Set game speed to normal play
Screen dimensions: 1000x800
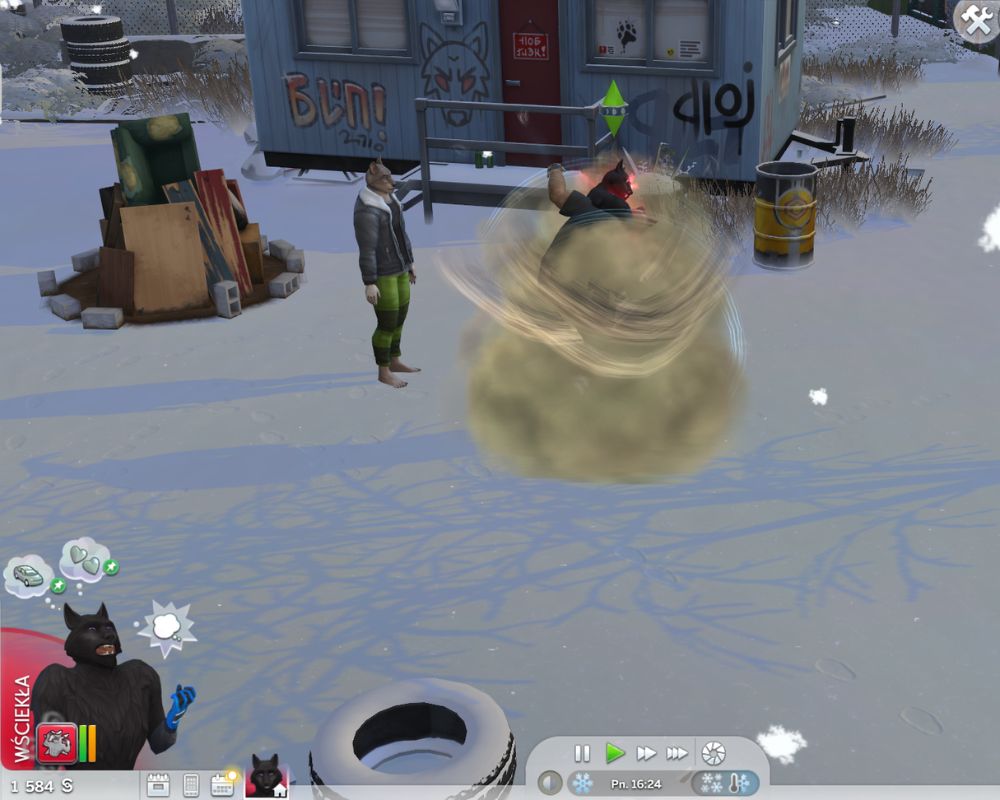(x=614, y=753)
